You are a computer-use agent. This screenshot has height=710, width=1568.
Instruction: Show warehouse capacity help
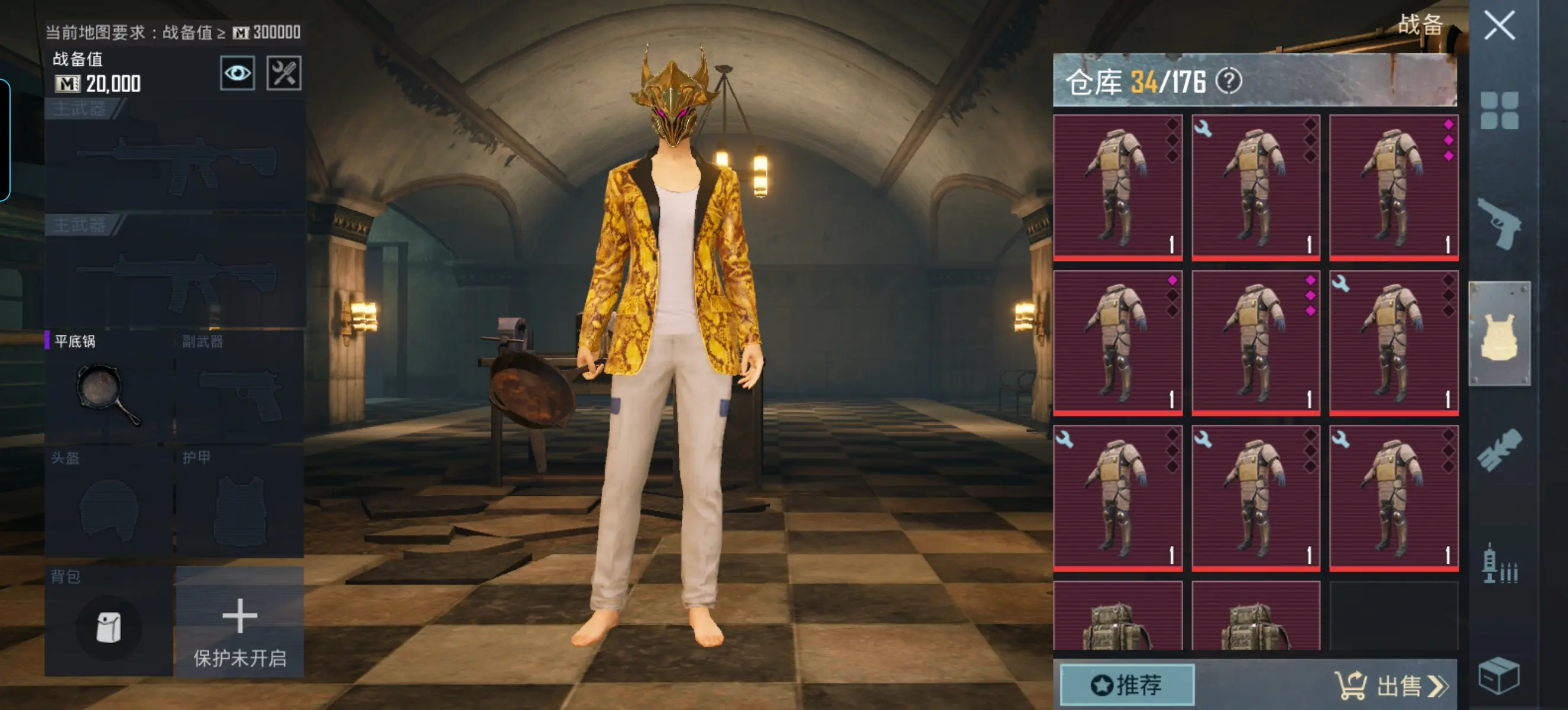click(x=1229, y=81)
